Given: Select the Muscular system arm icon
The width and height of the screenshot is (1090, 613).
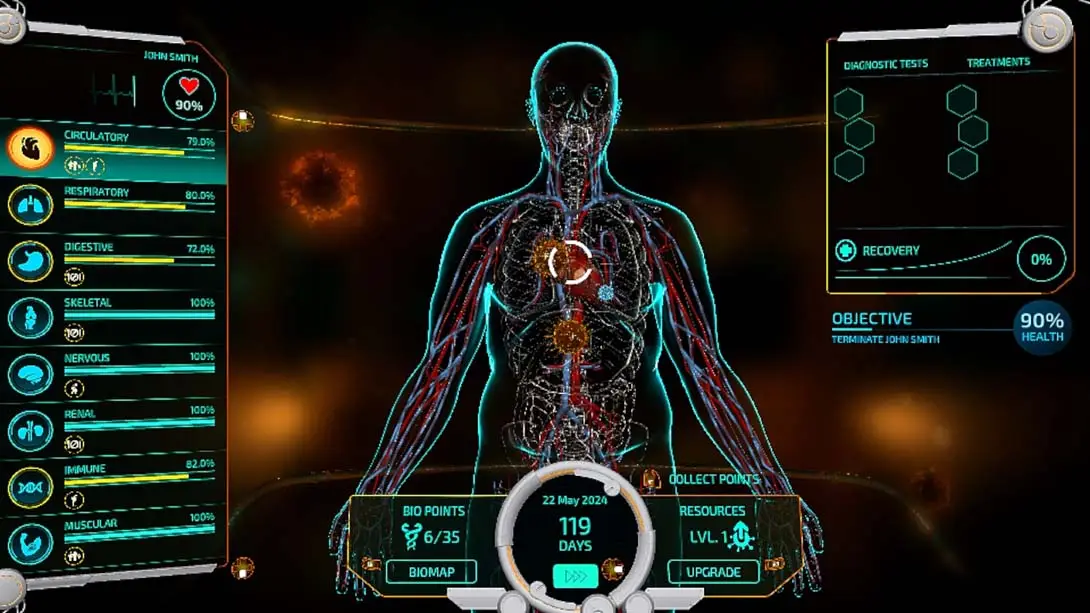Looking at the screenshot, I should click(30, 541).
